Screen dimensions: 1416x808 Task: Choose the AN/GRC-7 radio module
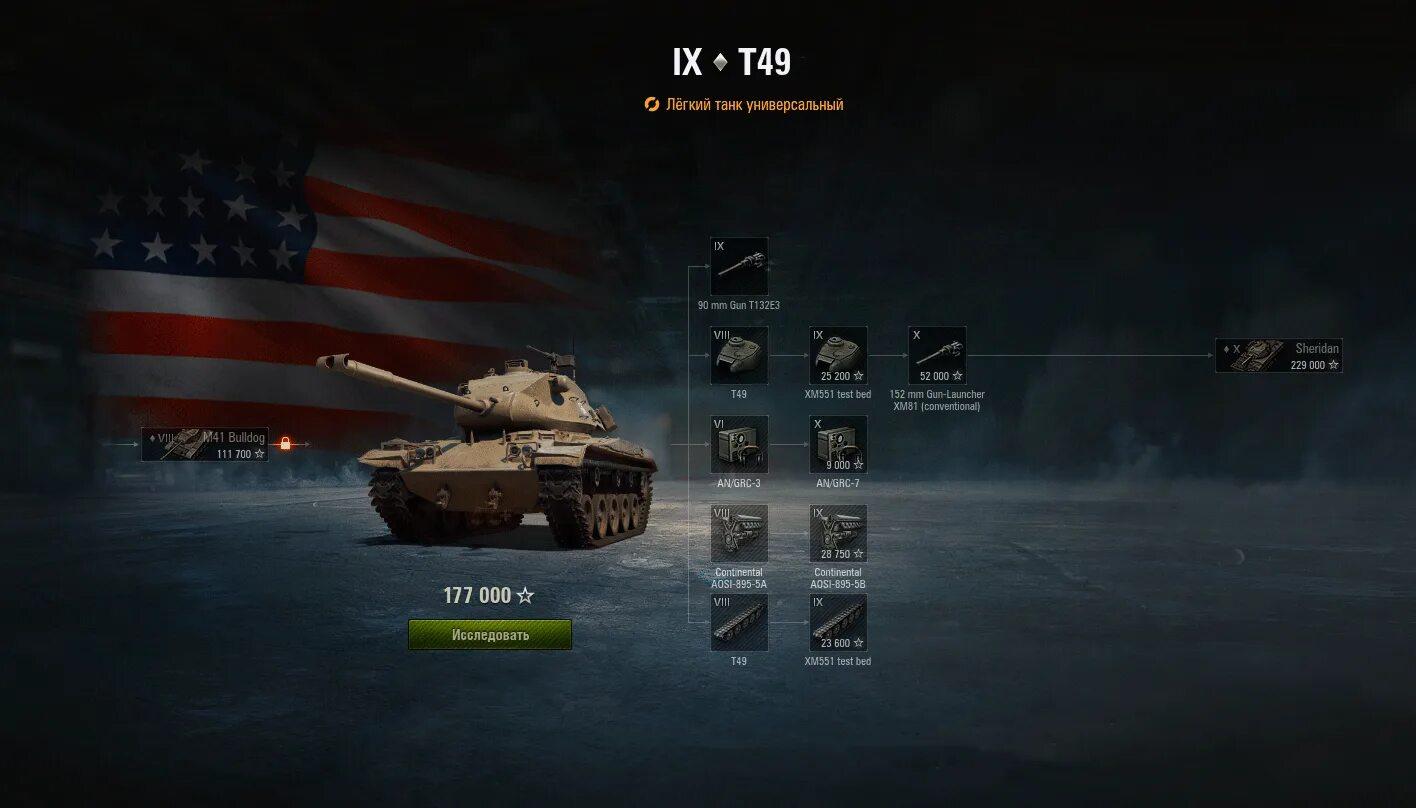tap(838, 444)
